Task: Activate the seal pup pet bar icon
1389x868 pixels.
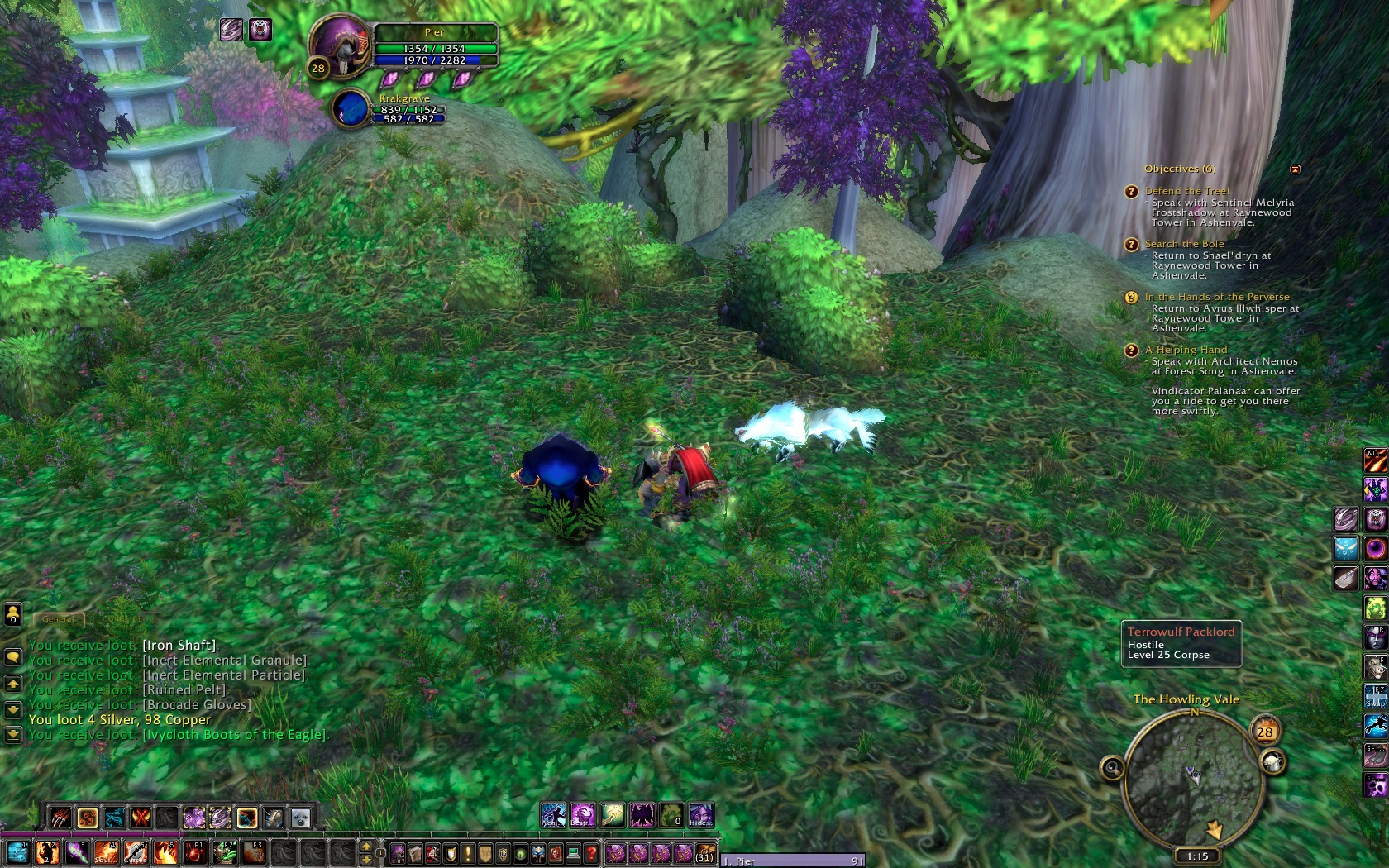Action: 300,818
